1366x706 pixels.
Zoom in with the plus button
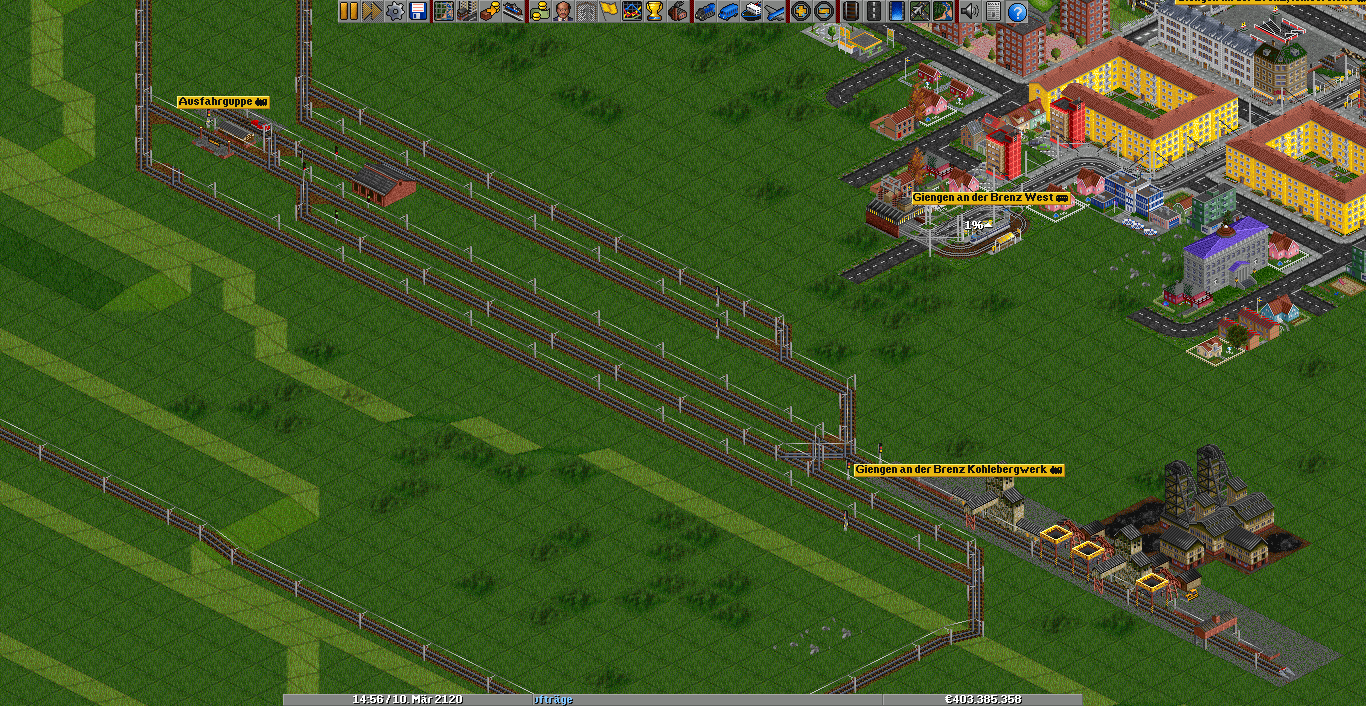[x=800, y=11]
